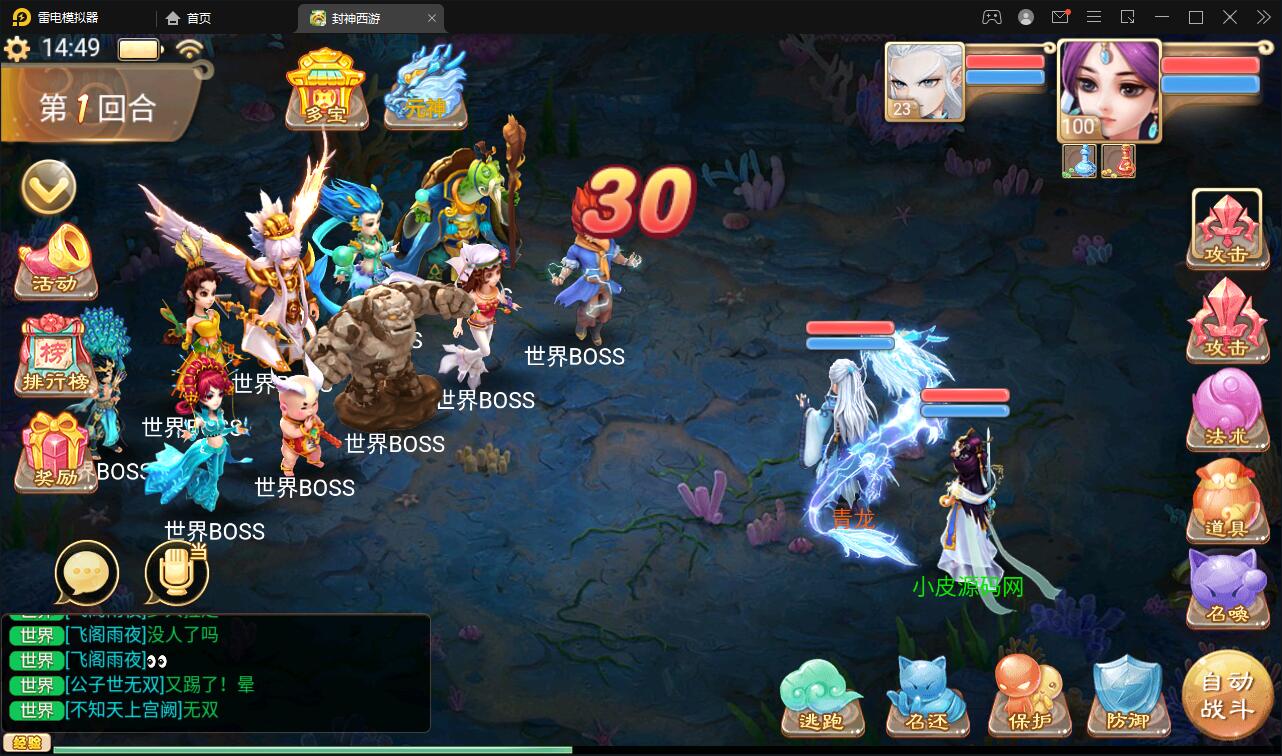
Task: Open the 元神 dragon icon
Action: (427, 86)
